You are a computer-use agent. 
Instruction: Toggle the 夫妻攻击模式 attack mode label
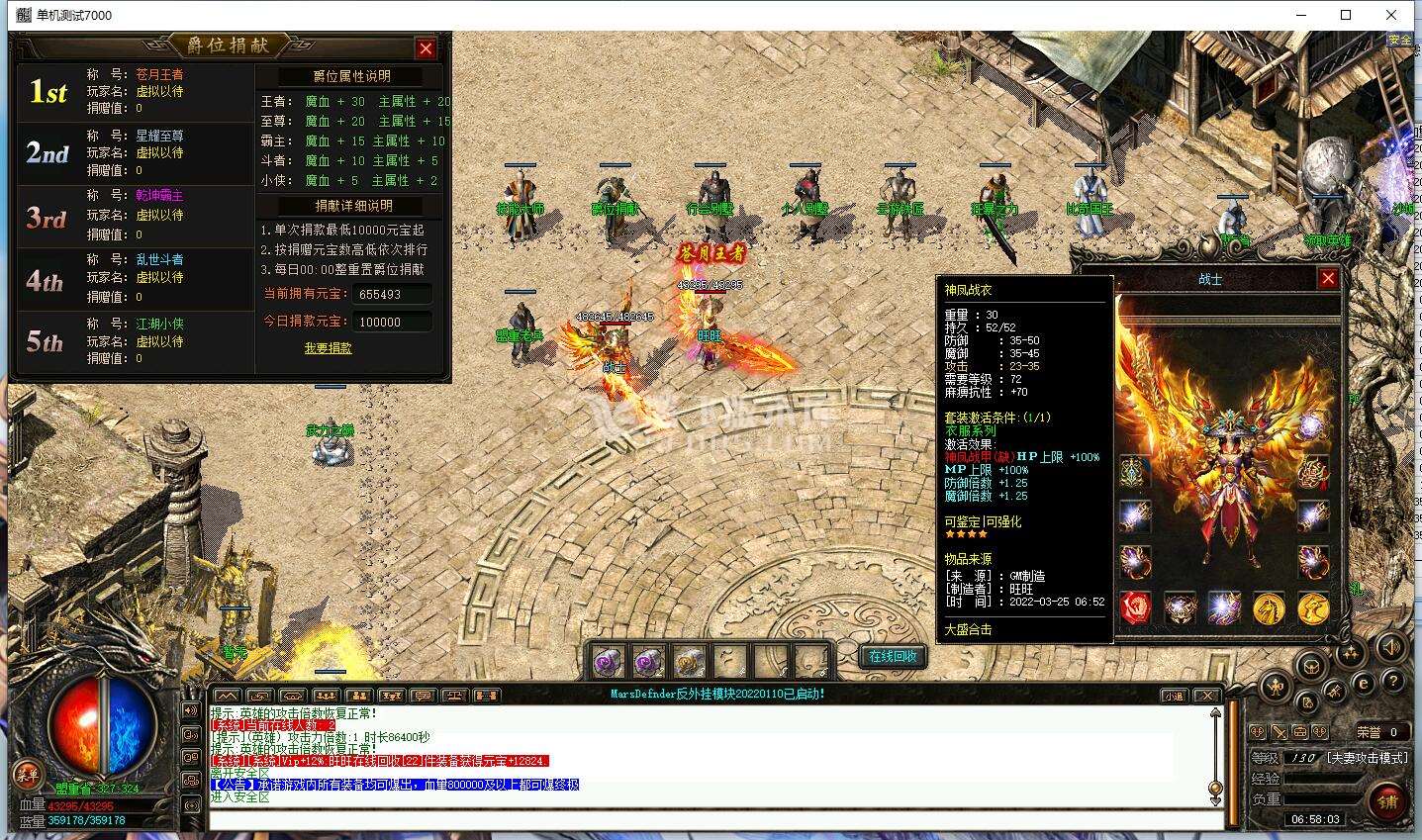[x=1367, y=758]
